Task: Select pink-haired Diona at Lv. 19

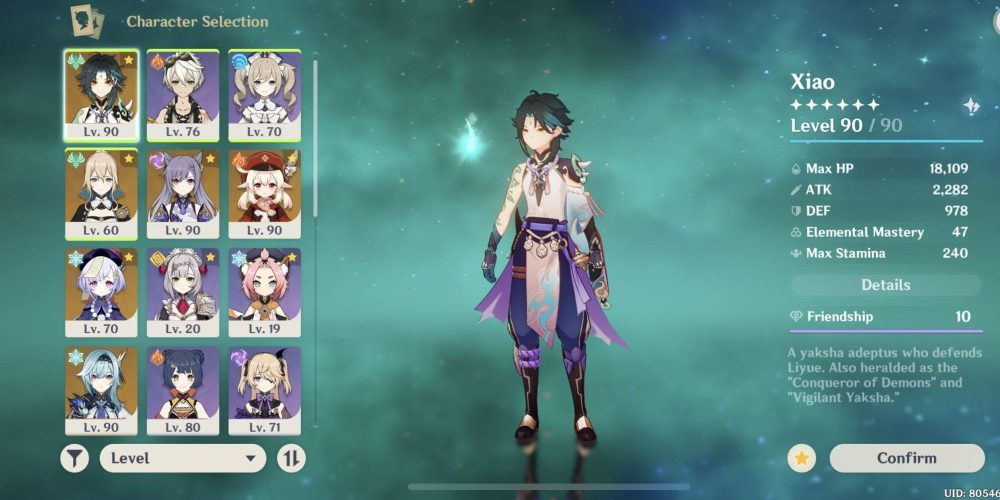Action: click(264, 291)
